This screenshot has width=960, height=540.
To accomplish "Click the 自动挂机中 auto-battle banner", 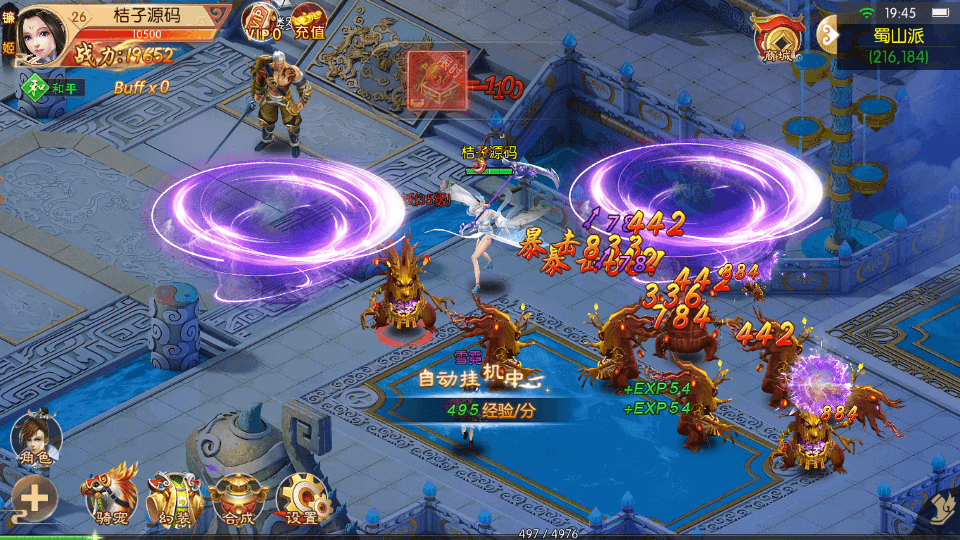I will click(x=480, y=378).
